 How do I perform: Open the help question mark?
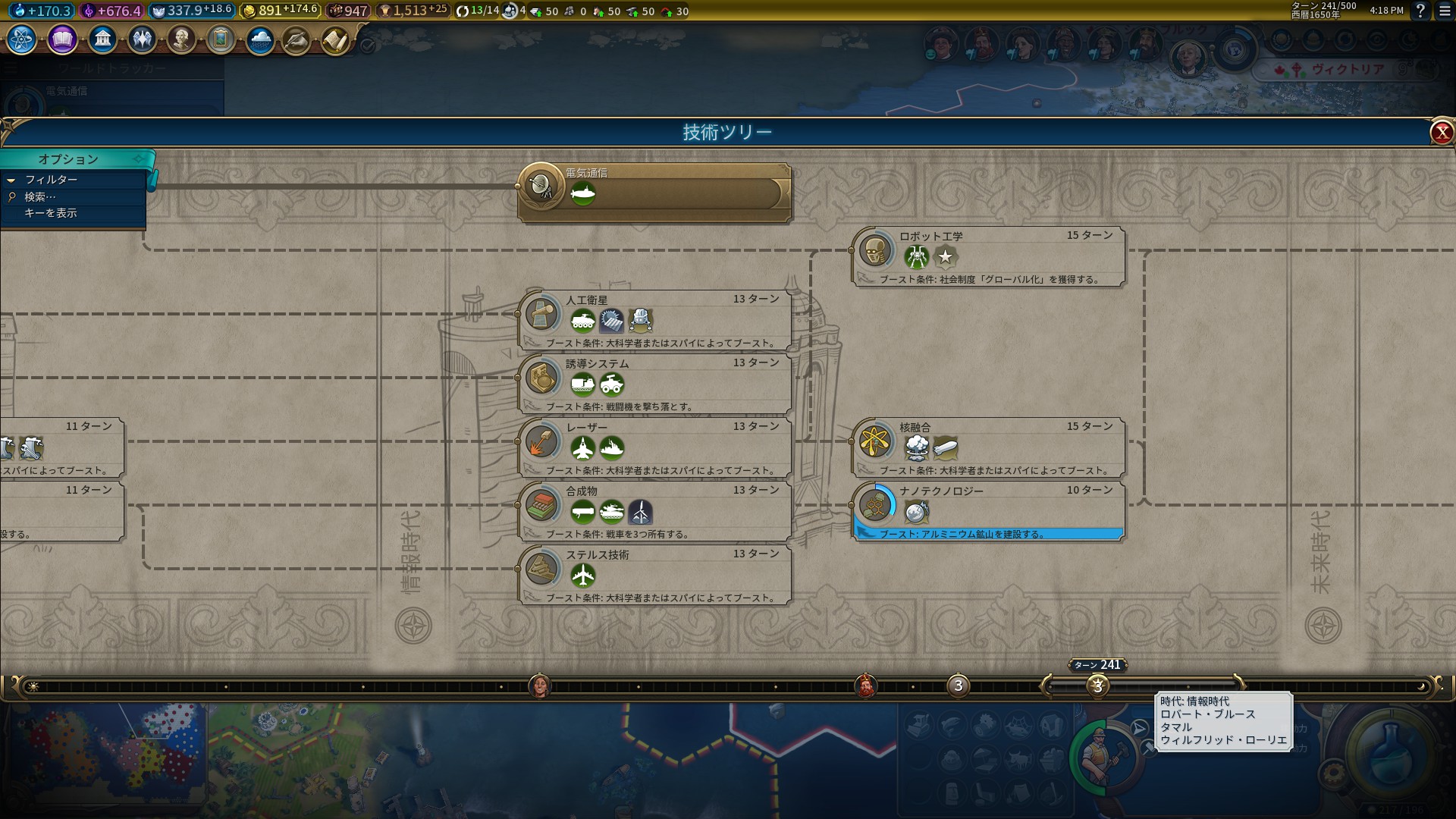click(1420, 11)
